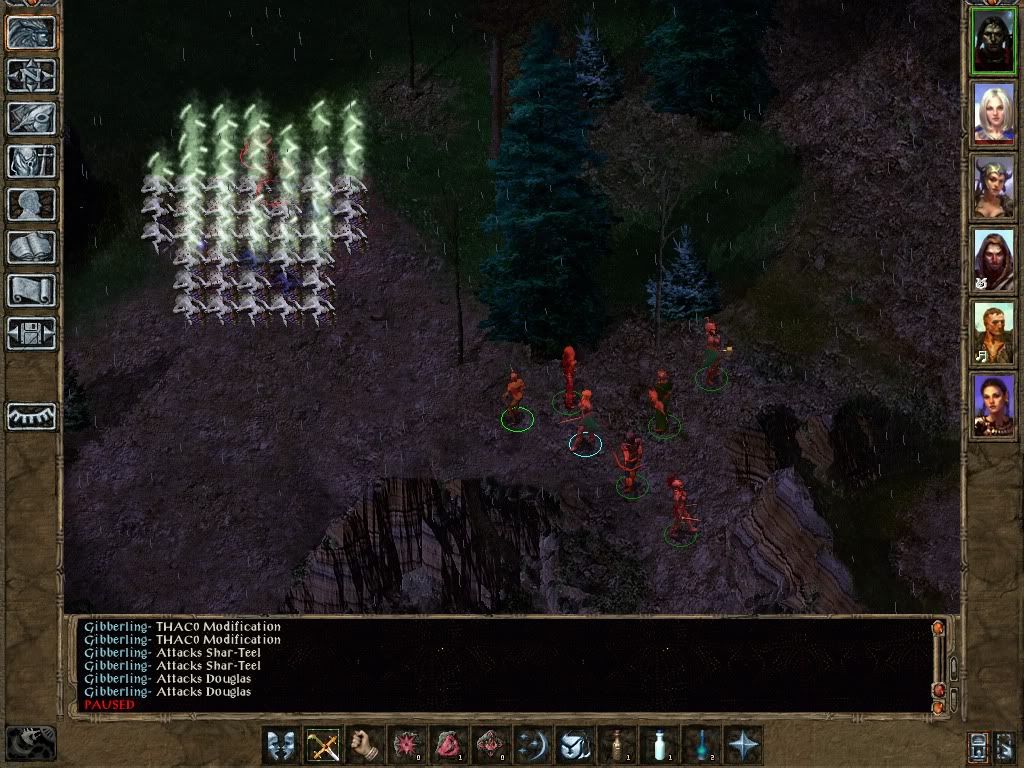Select the first portrait with the green border
This screenshot has height=768, width=1024.
(x=993, y=40)
